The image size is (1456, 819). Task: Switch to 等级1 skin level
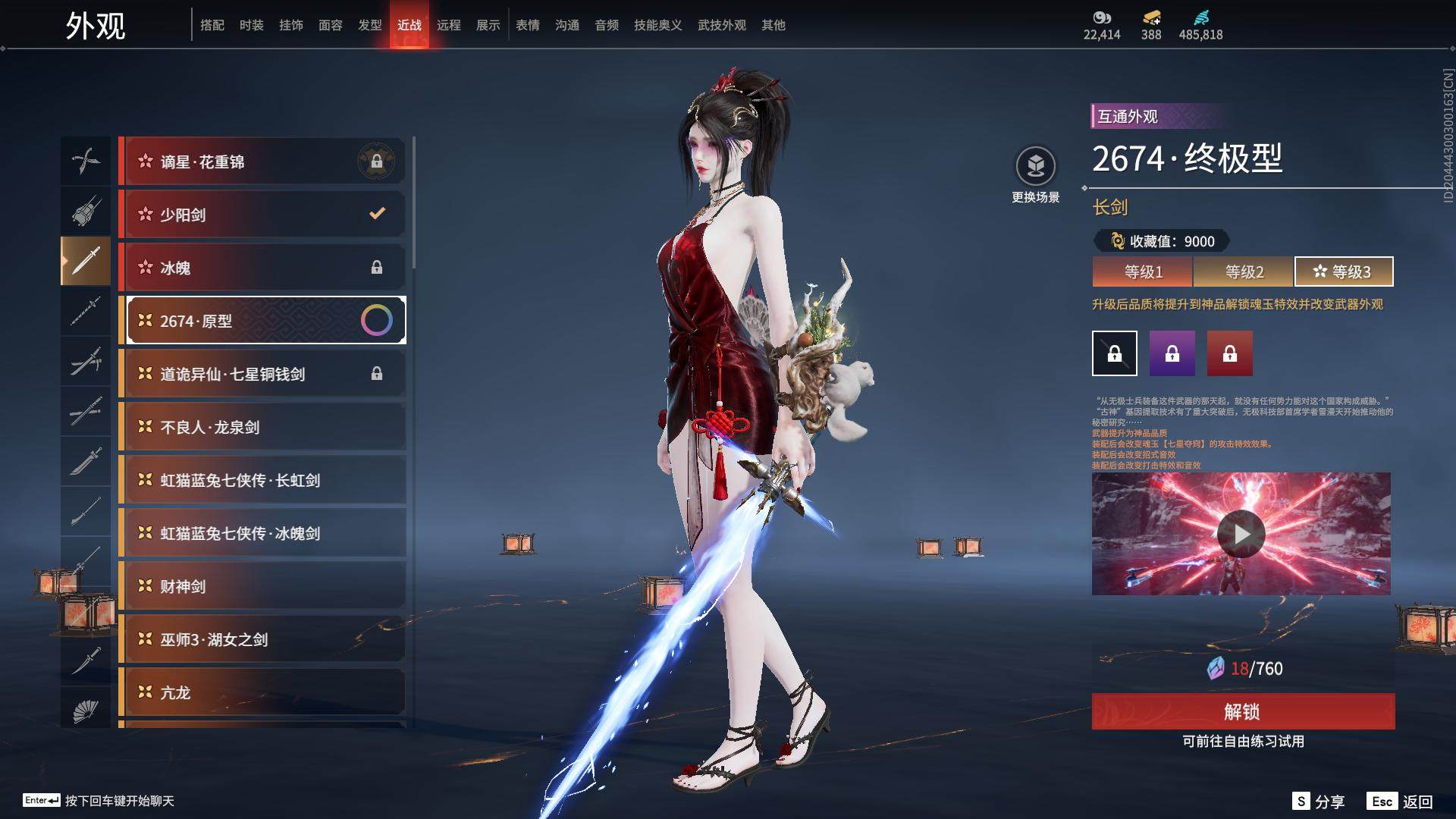pyautogui.click(x=1143, y=271)
